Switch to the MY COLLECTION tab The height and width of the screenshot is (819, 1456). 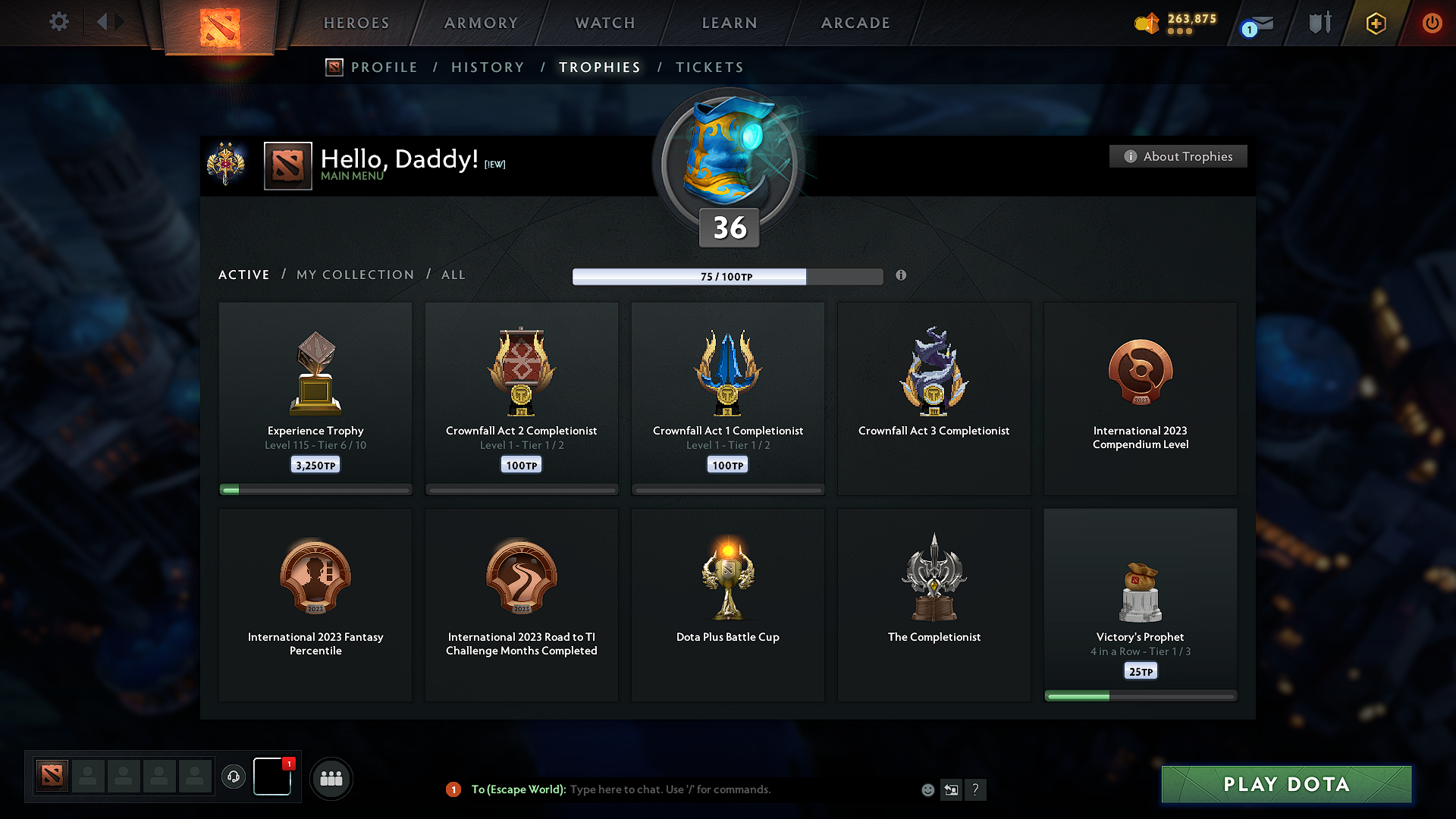[354, 275]
